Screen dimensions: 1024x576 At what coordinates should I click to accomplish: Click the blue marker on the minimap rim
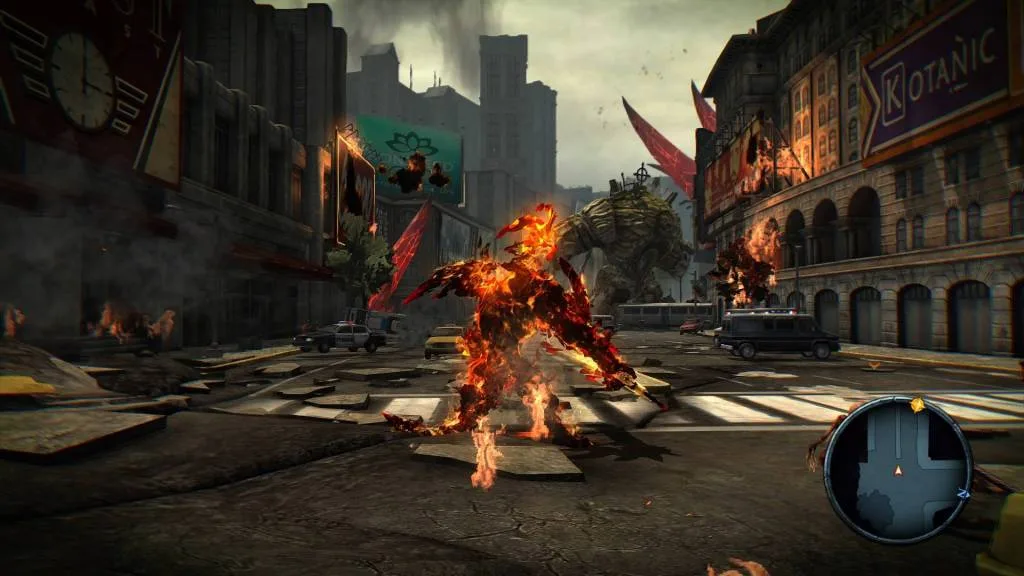963,493
